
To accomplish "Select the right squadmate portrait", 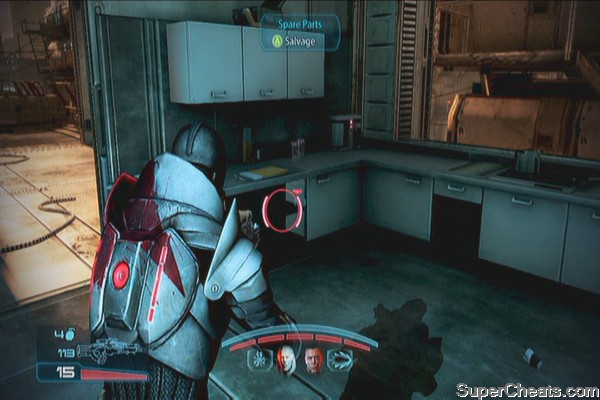I will [x=314, y=360].
